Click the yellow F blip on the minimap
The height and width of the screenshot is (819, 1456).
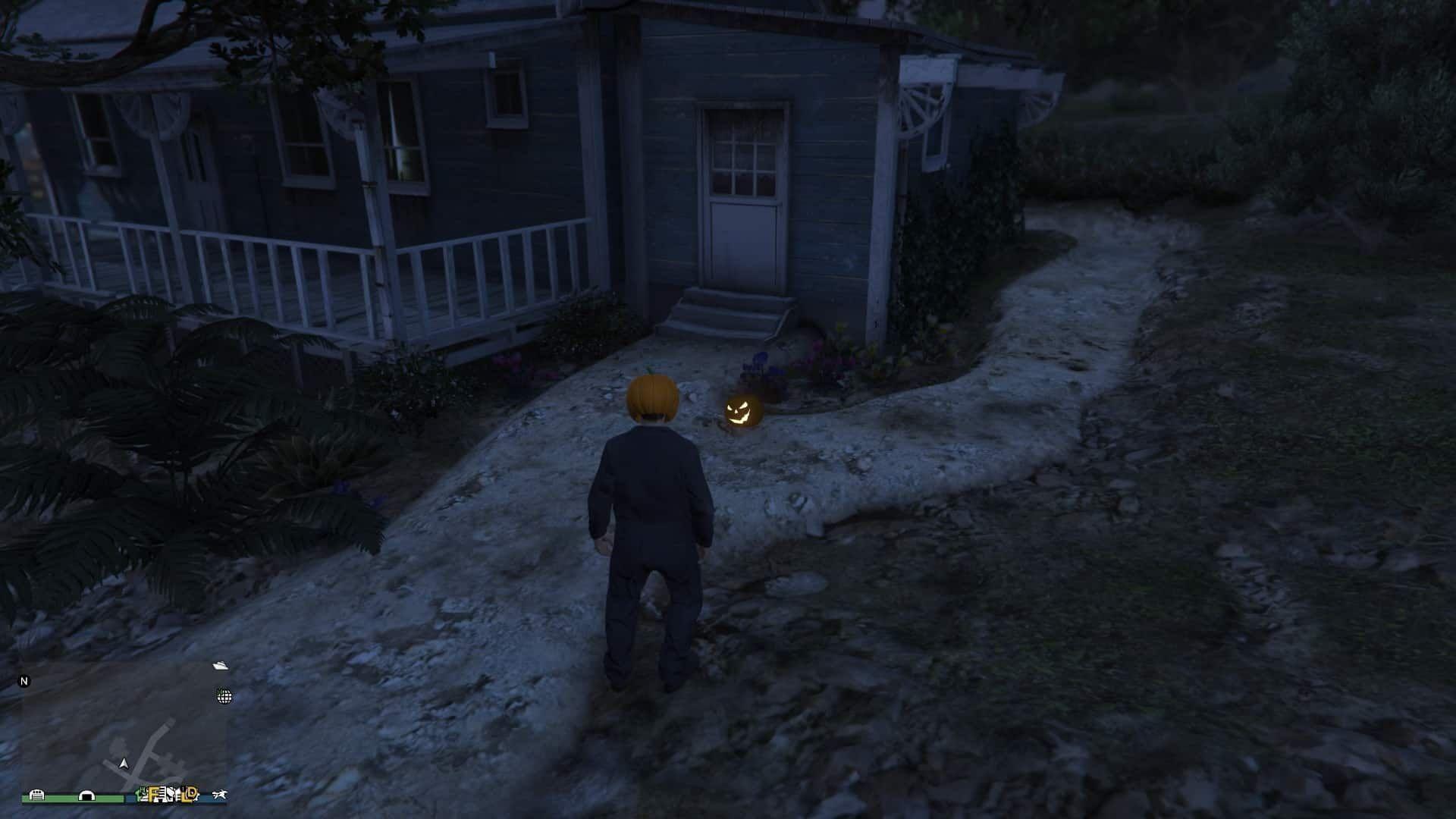pos(152,795)
